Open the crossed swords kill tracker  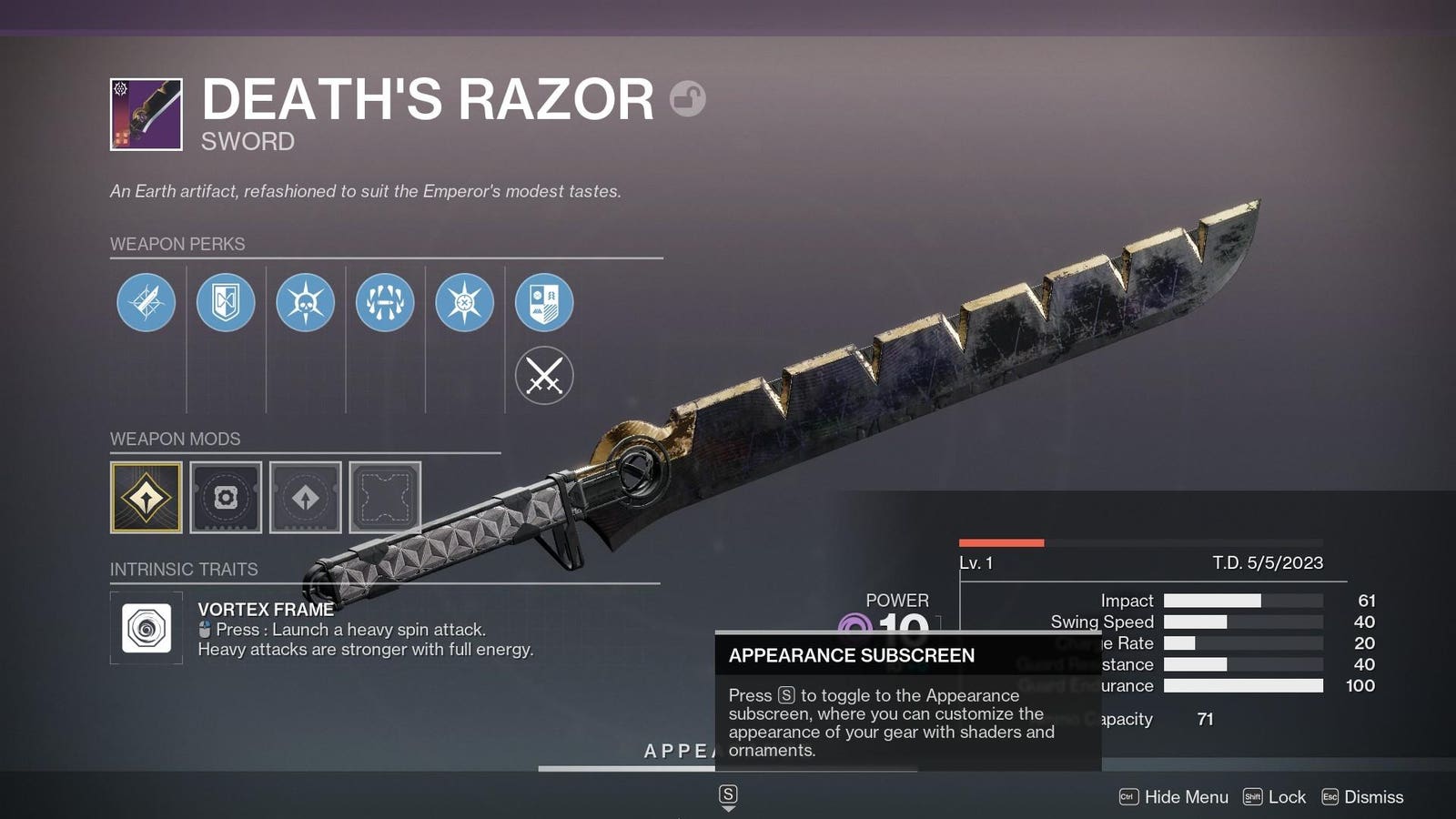pyautogui.click(x=544, y=376)
